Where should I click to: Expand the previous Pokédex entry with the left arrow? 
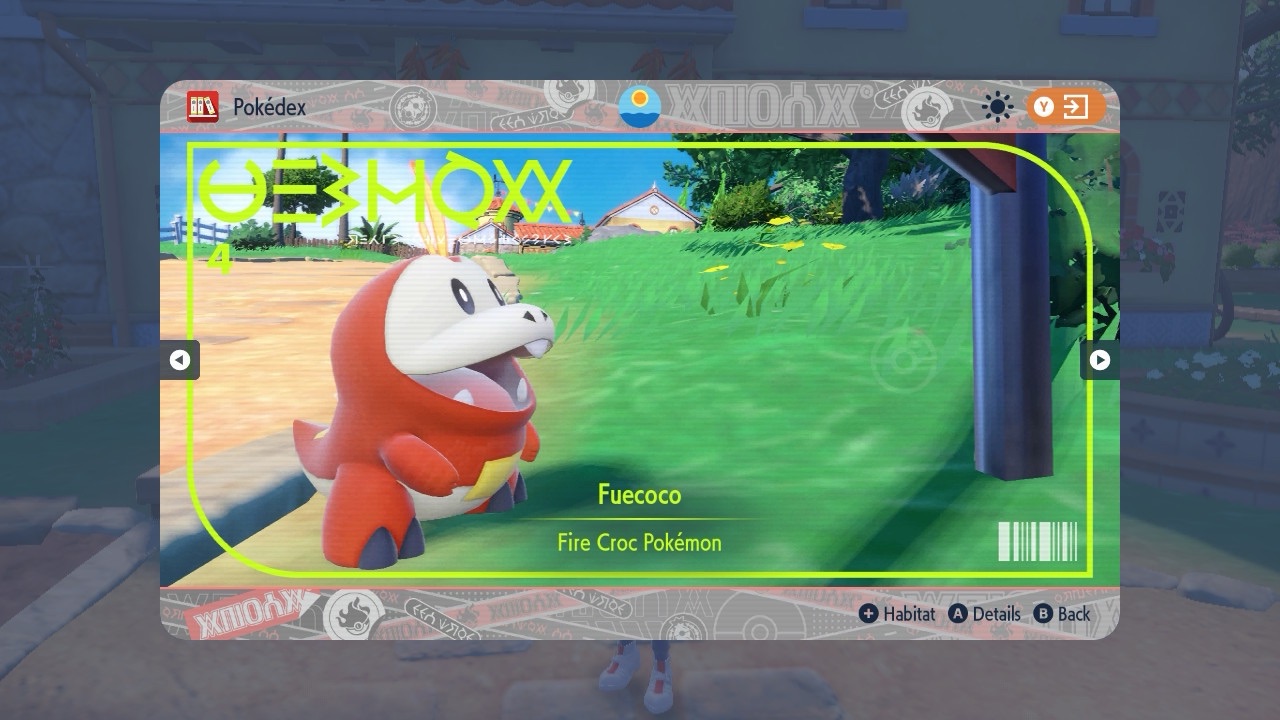click(x=180, y=361)
